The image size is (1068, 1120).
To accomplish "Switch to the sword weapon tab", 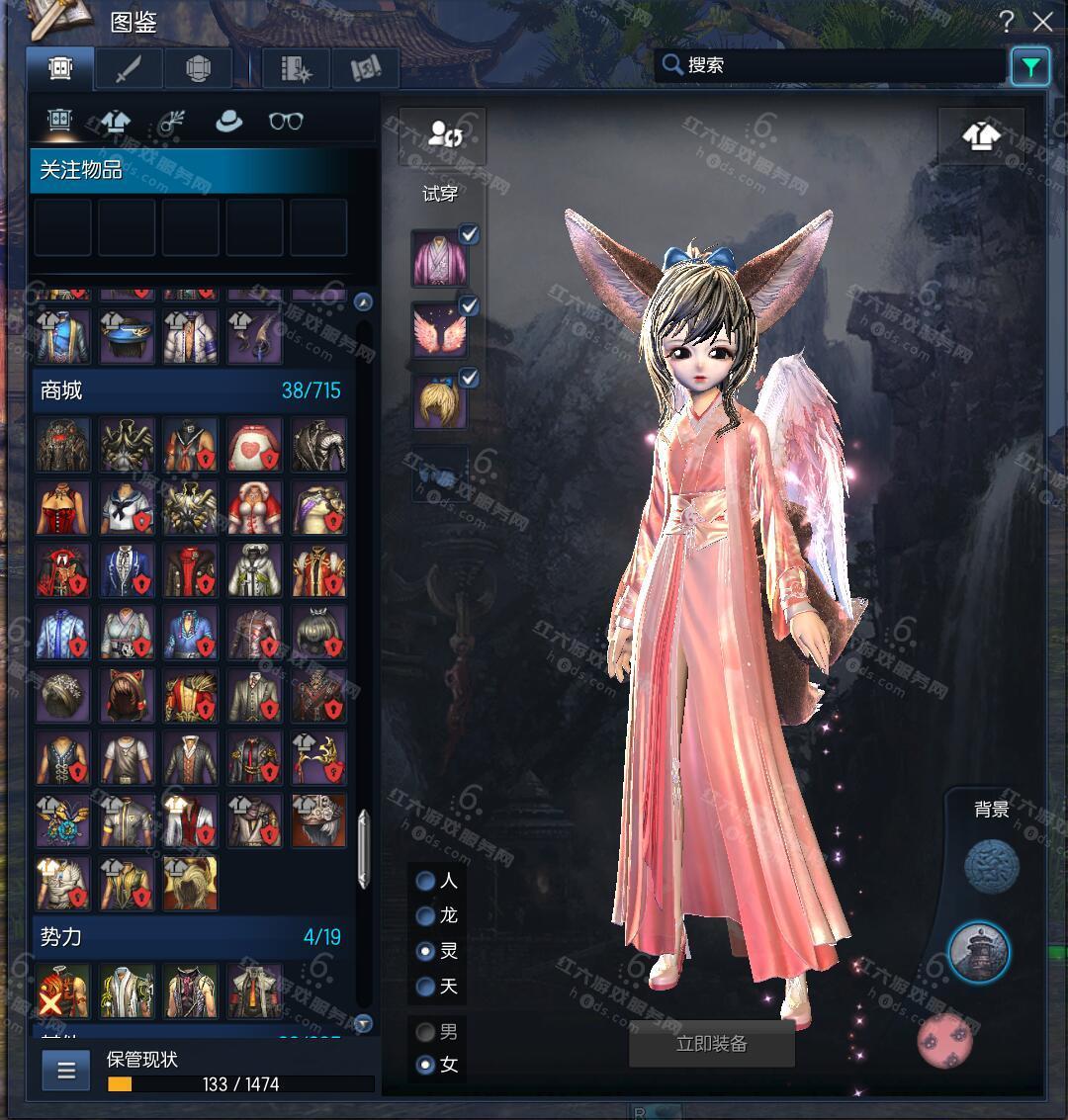I will (x=129, y=69).
